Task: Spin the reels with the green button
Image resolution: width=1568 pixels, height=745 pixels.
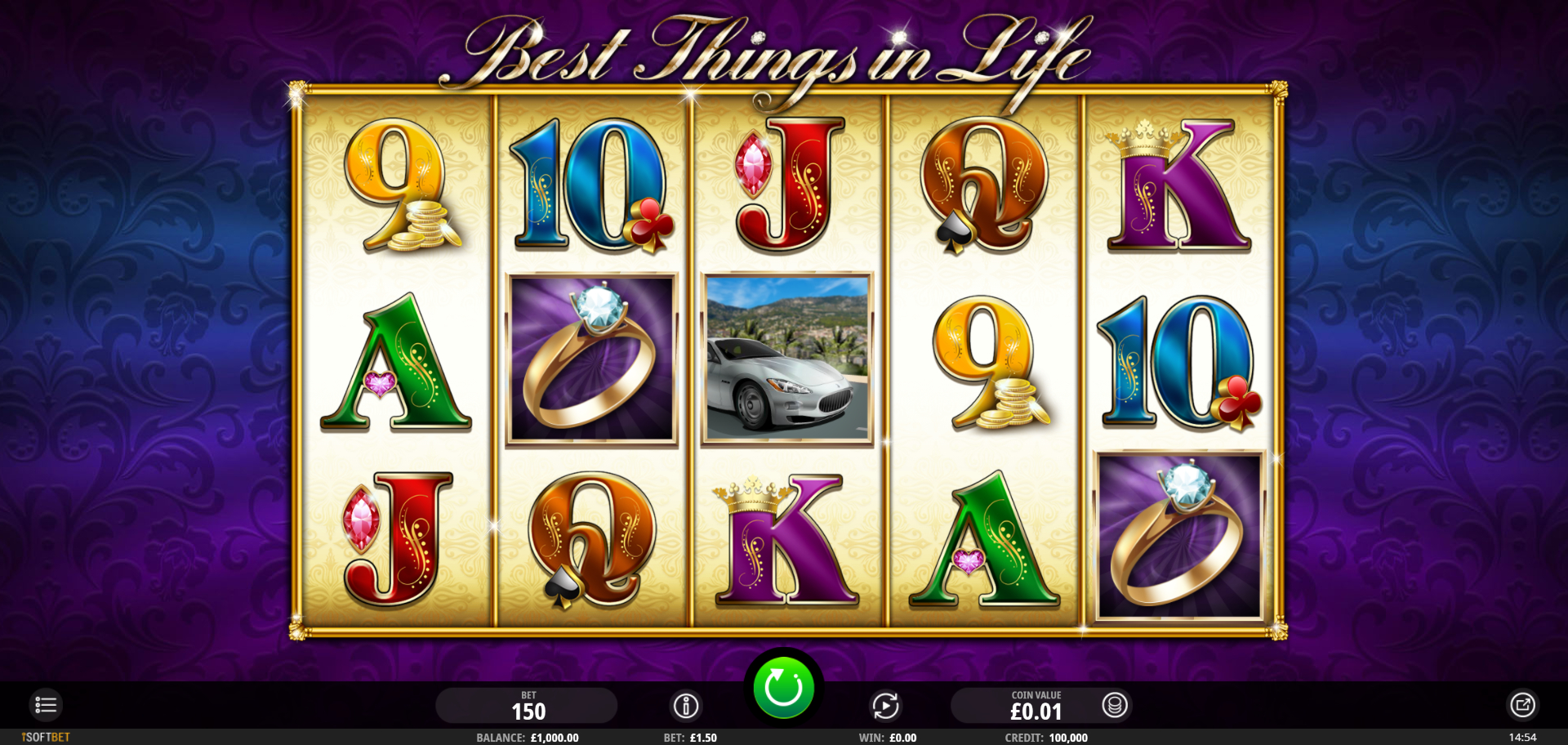Action: tap(783, 688)
